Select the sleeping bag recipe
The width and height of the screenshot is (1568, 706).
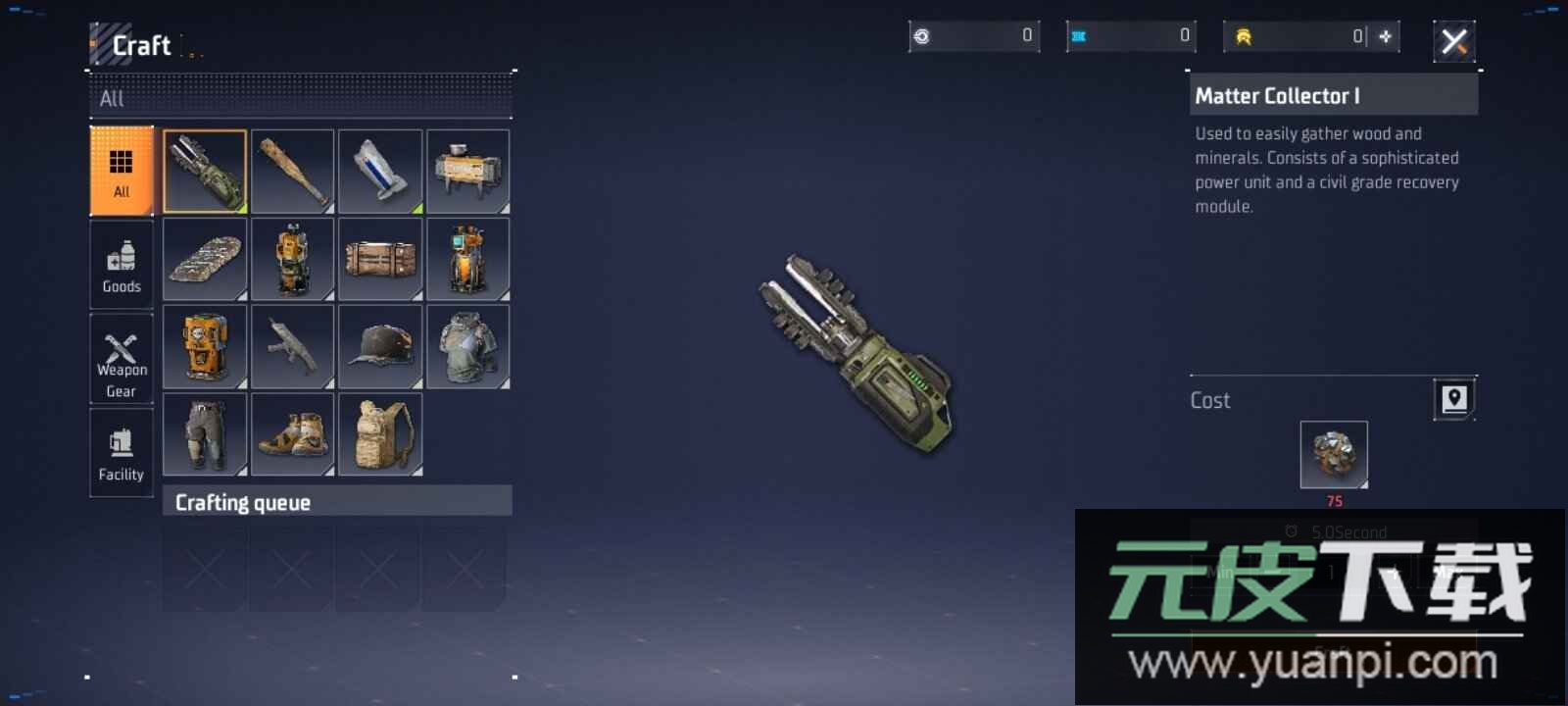(x=205, y=259)
